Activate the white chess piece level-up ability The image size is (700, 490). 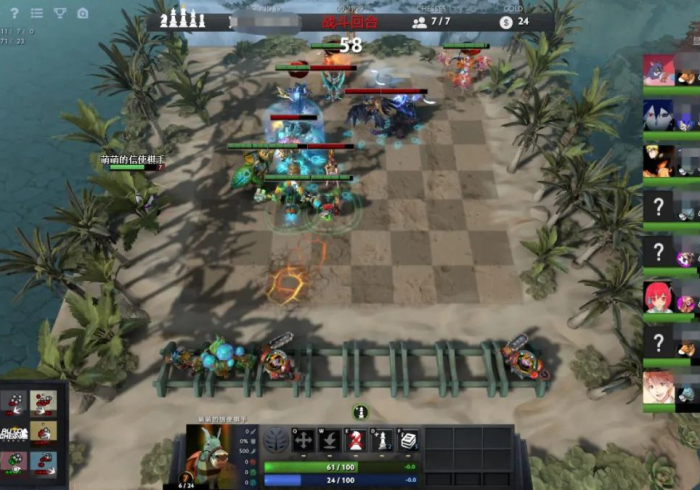click(x=382, y=440)
